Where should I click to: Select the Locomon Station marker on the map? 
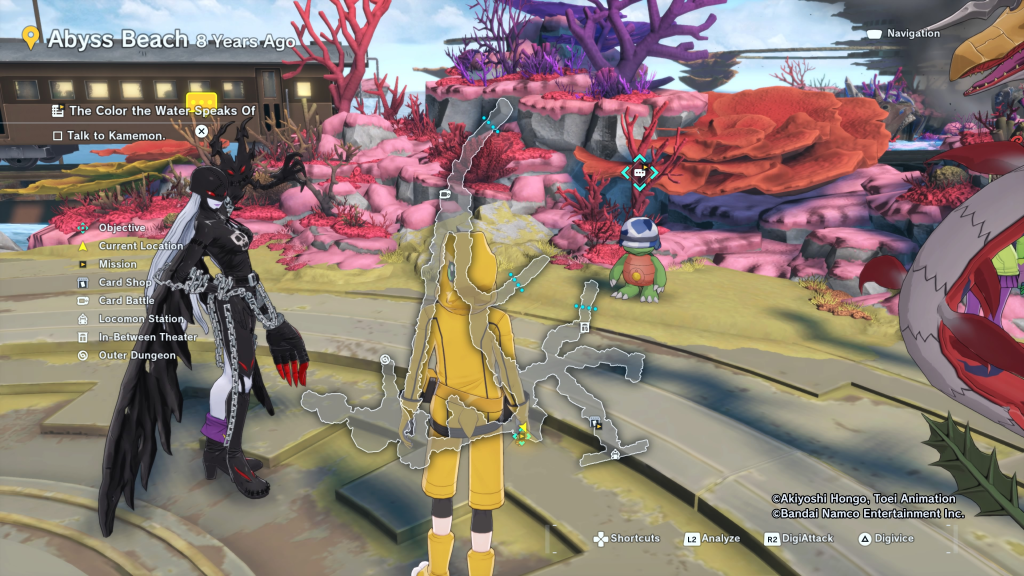(615, 455)
